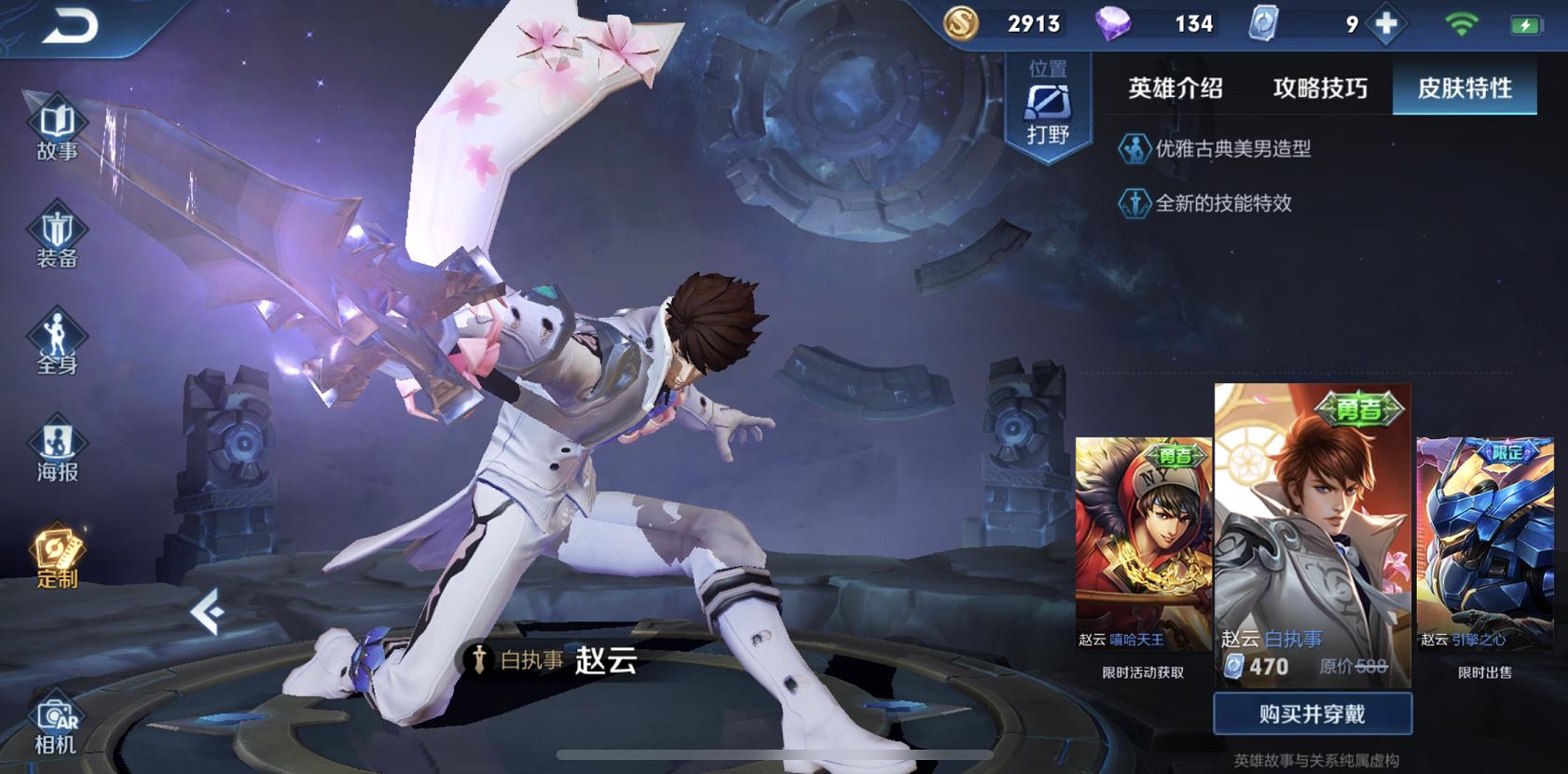View the 海报 poster
The height and width of the screenshot is (774, 1568).
57,450
